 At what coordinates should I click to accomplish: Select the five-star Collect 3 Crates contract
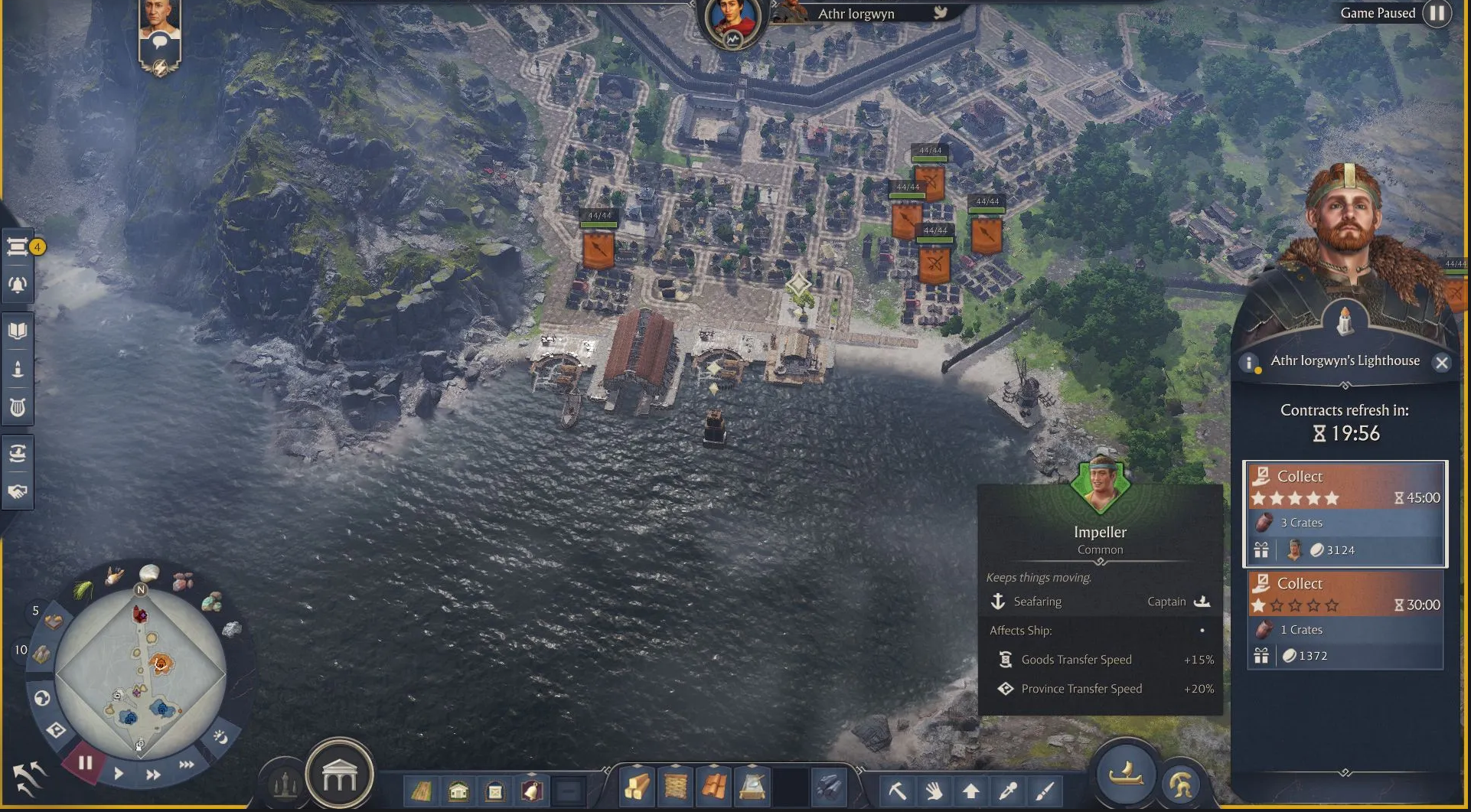pyautogui.click(x=1345, y=514)
